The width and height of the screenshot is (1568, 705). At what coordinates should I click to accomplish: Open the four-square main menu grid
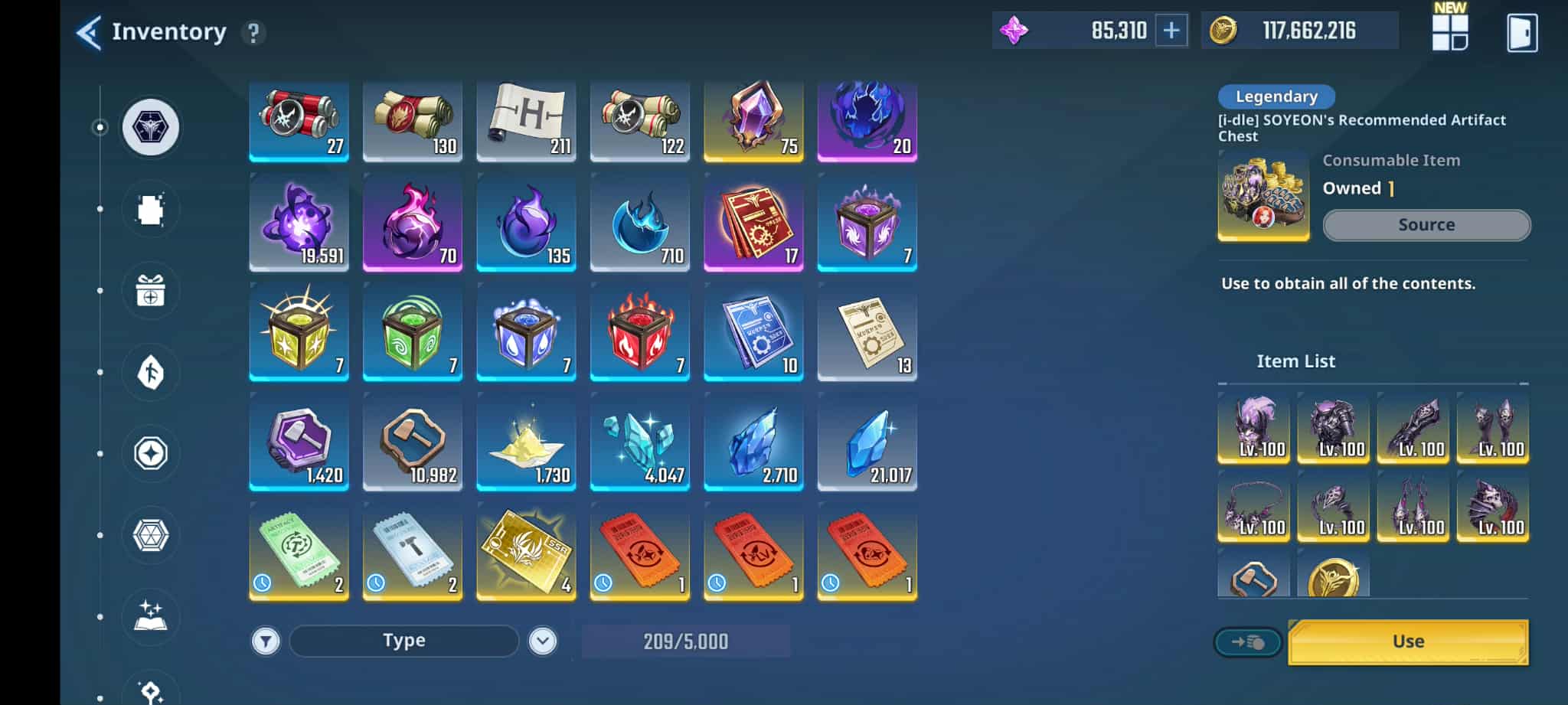pos(1450,32)
